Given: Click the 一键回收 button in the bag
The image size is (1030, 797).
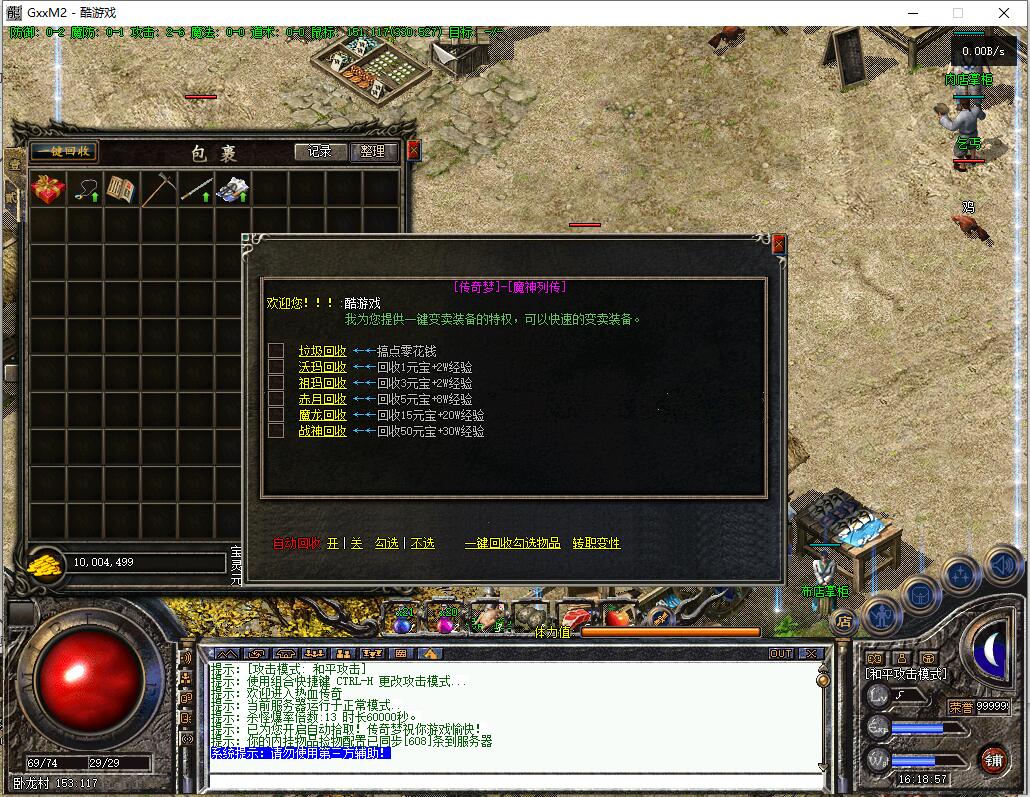Looking at the screenshot, I should tap(63, 152).
